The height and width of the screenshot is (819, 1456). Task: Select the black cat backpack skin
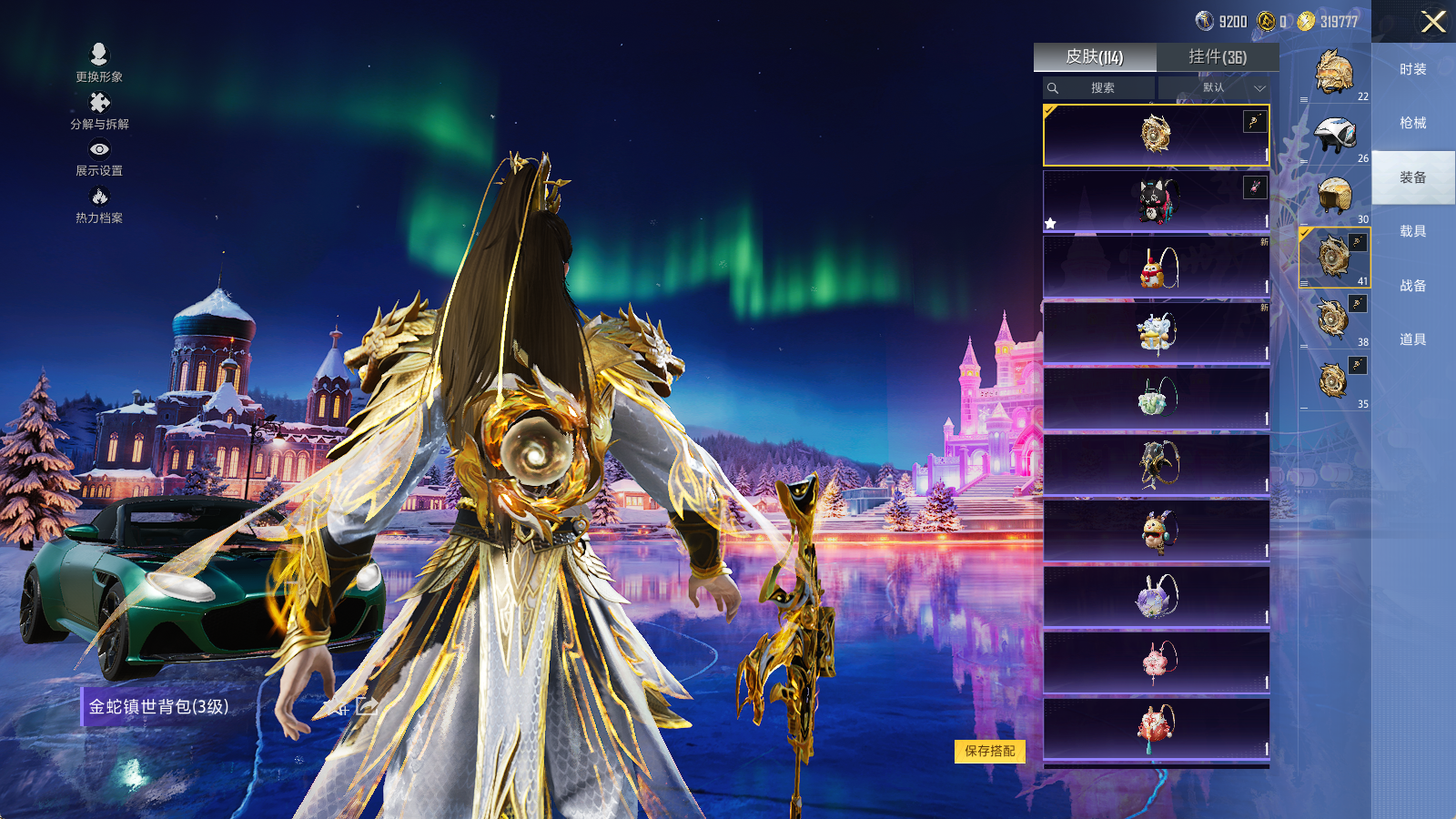(1156, 201)
